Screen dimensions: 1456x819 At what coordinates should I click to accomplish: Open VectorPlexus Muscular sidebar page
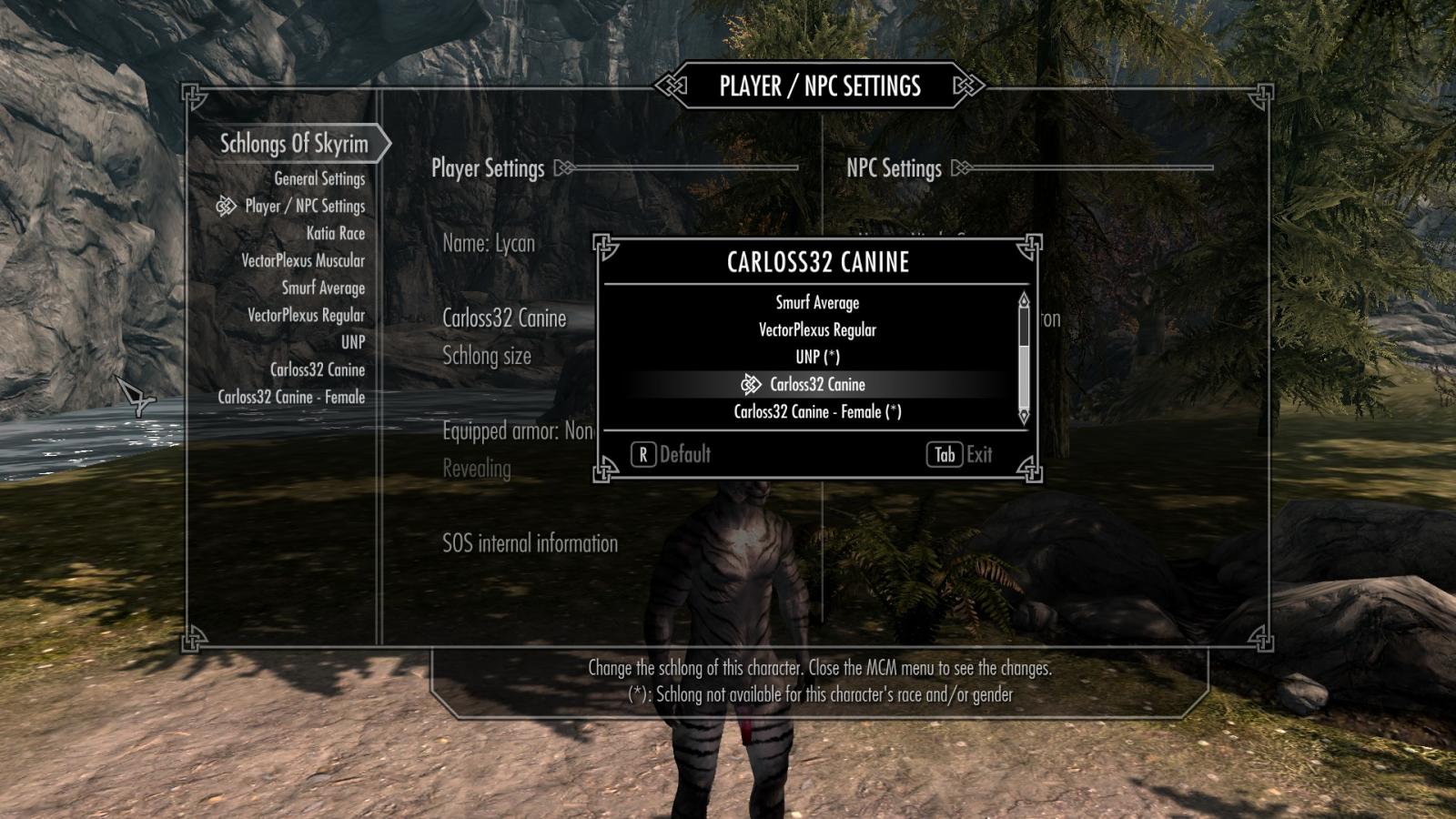302,261
